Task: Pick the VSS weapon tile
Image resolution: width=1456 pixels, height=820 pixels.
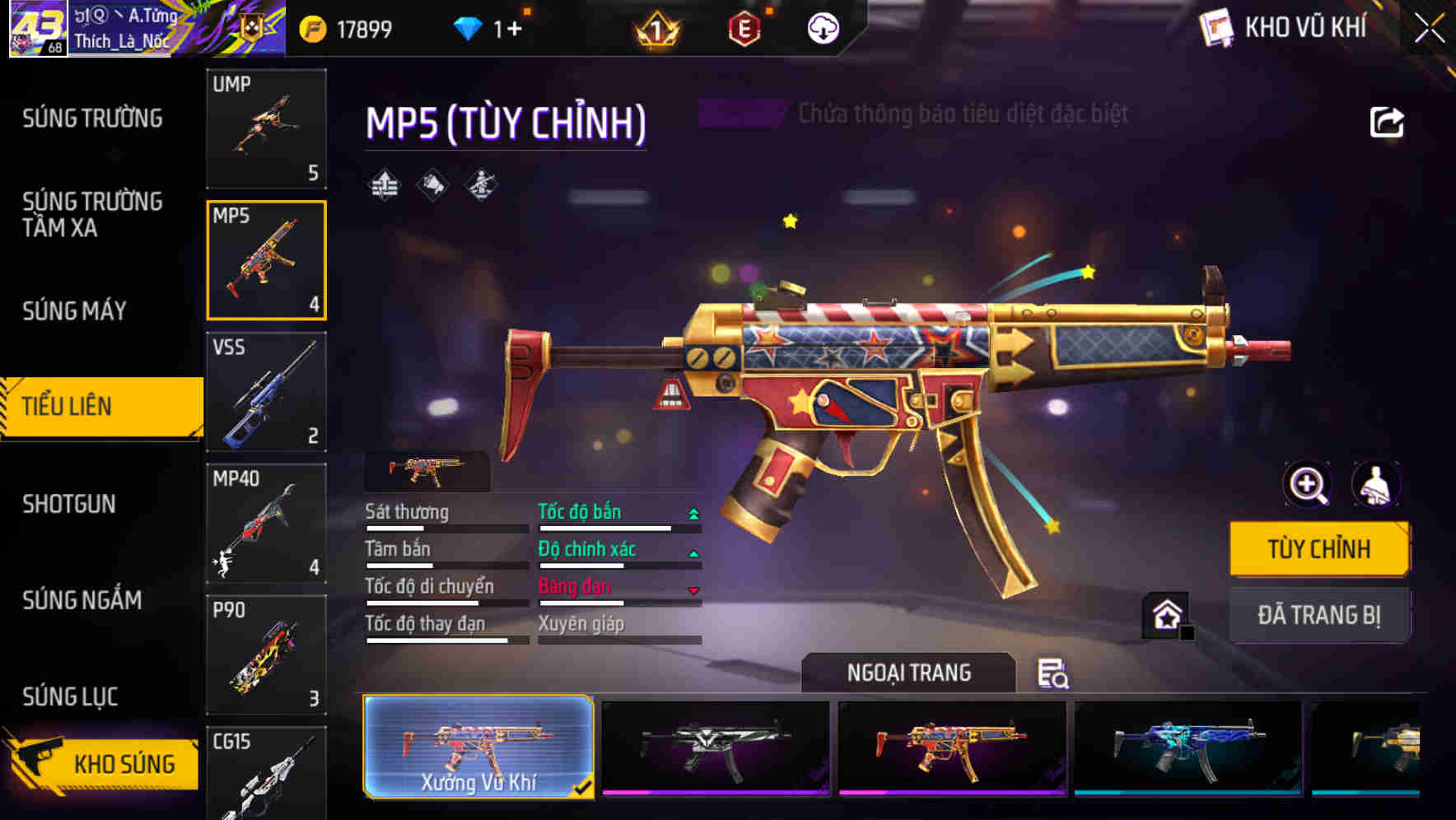Action: pyautogui.click(x=266, y=392)
